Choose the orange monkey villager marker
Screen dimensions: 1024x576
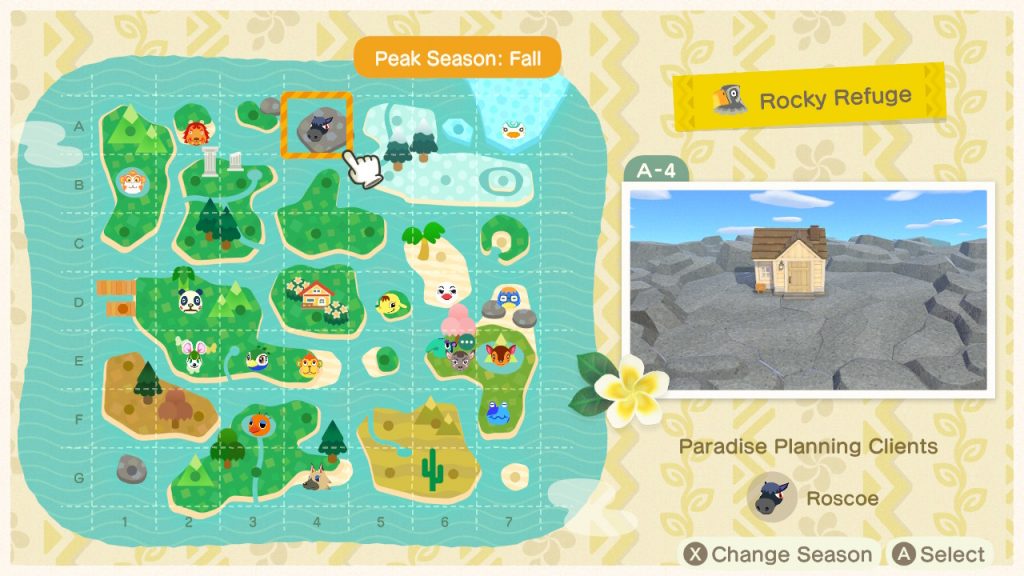(132, 184)
